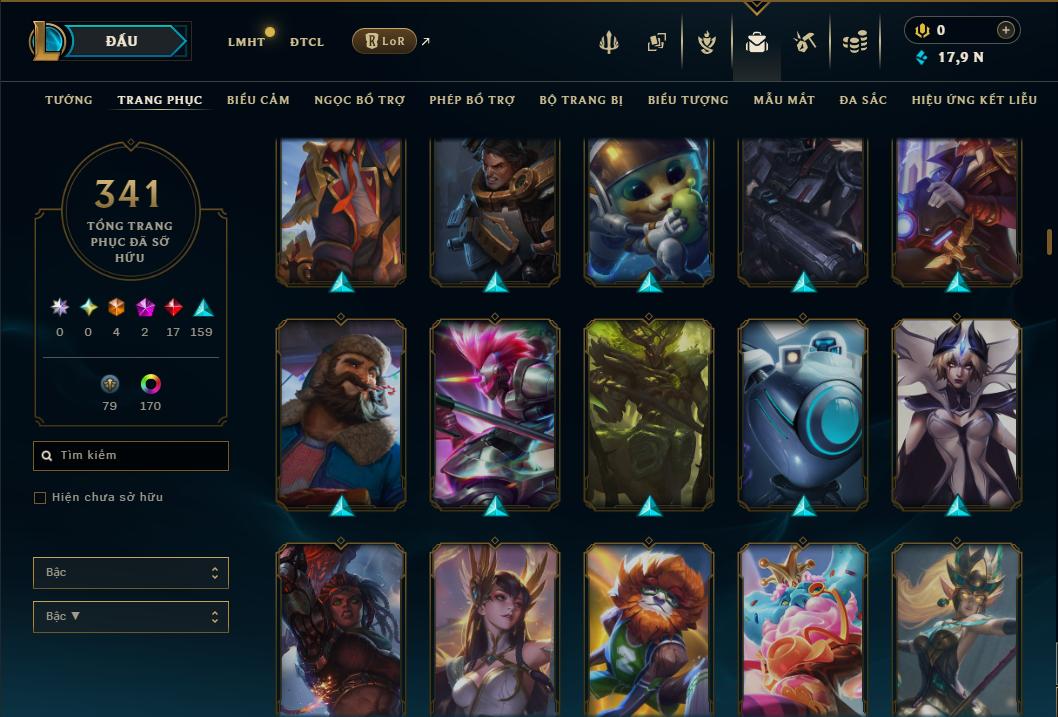This screenshot has height=717, width=1058.
Task: Choose the white and blue robot skin card
Action: pos(803,413)
